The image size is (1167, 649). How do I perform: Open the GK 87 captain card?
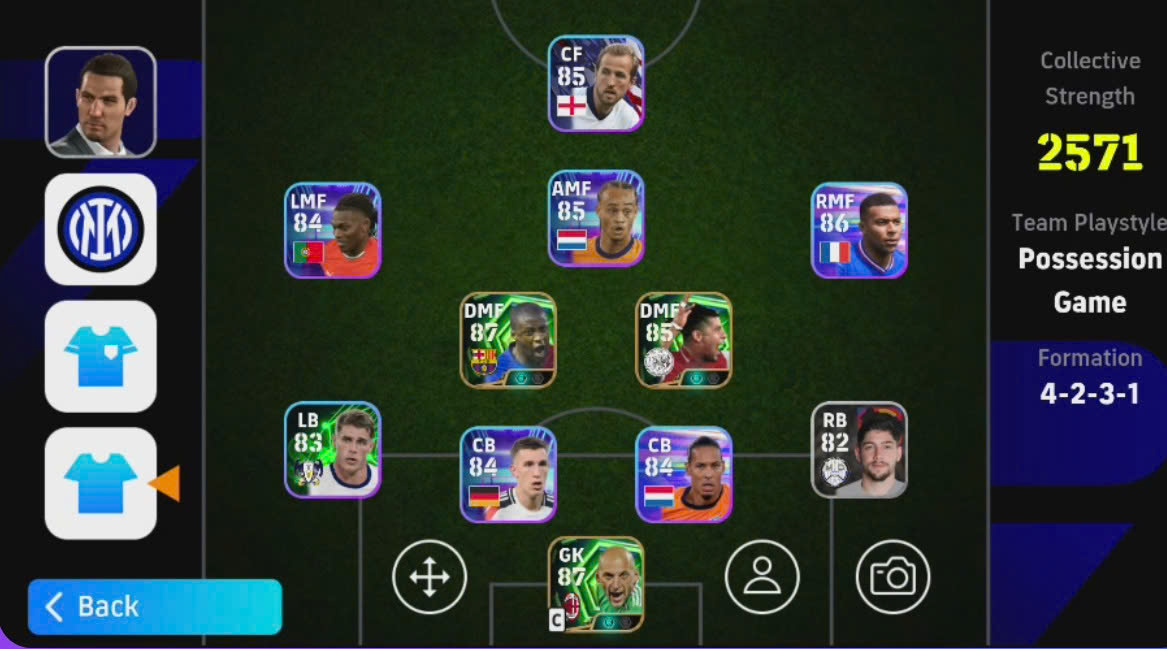pyautogui.click(x=596, y=584)
